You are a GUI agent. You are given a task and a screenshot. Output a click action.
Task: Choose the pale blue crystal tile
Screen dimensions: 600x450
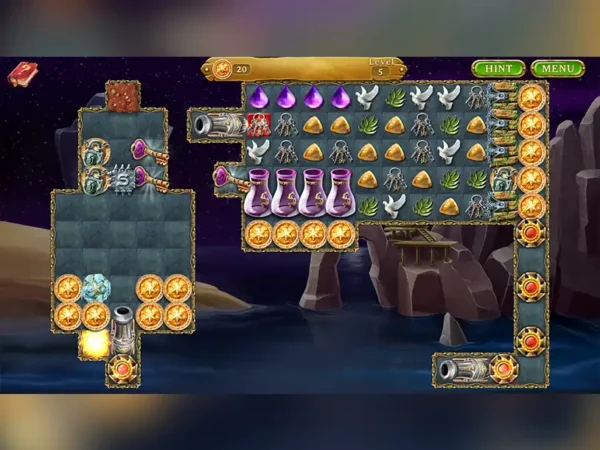(x=95, y=288)
